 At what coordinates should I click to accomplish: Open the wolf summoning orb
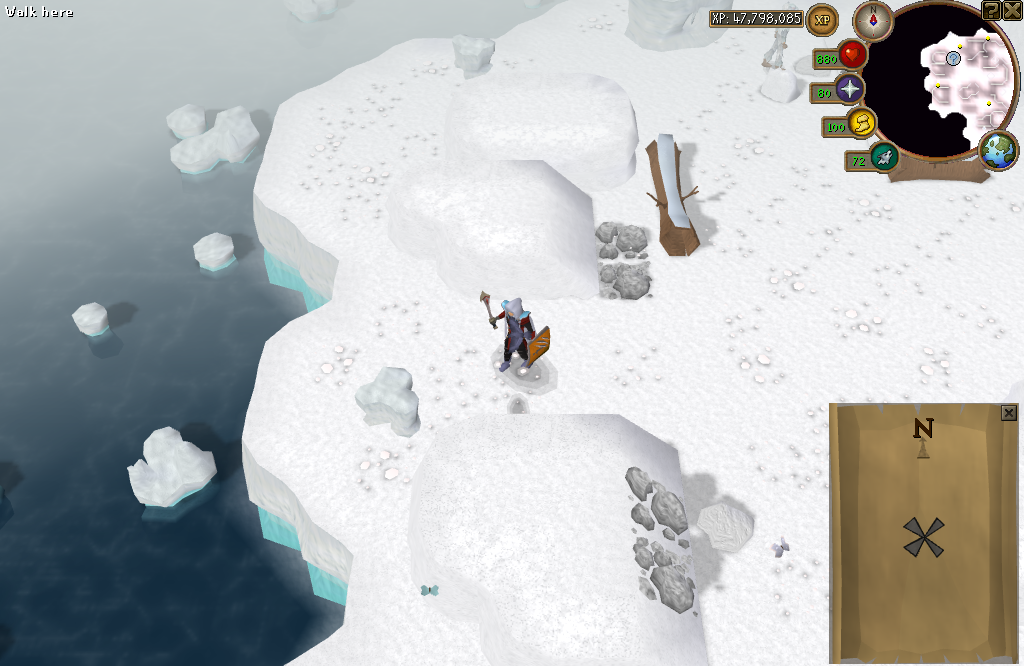click(883, 156)
